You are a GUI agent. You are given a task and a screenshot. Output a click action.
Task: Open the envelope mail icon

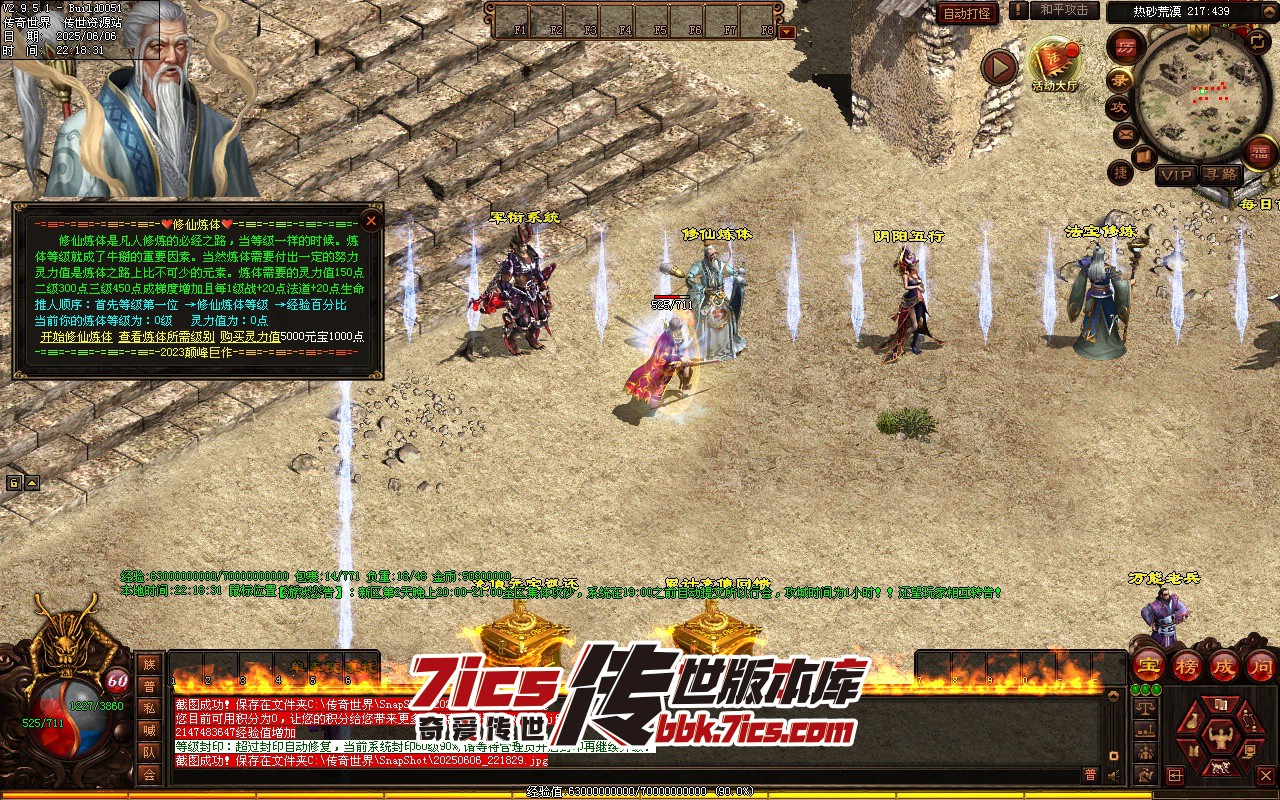point(1124,133)
